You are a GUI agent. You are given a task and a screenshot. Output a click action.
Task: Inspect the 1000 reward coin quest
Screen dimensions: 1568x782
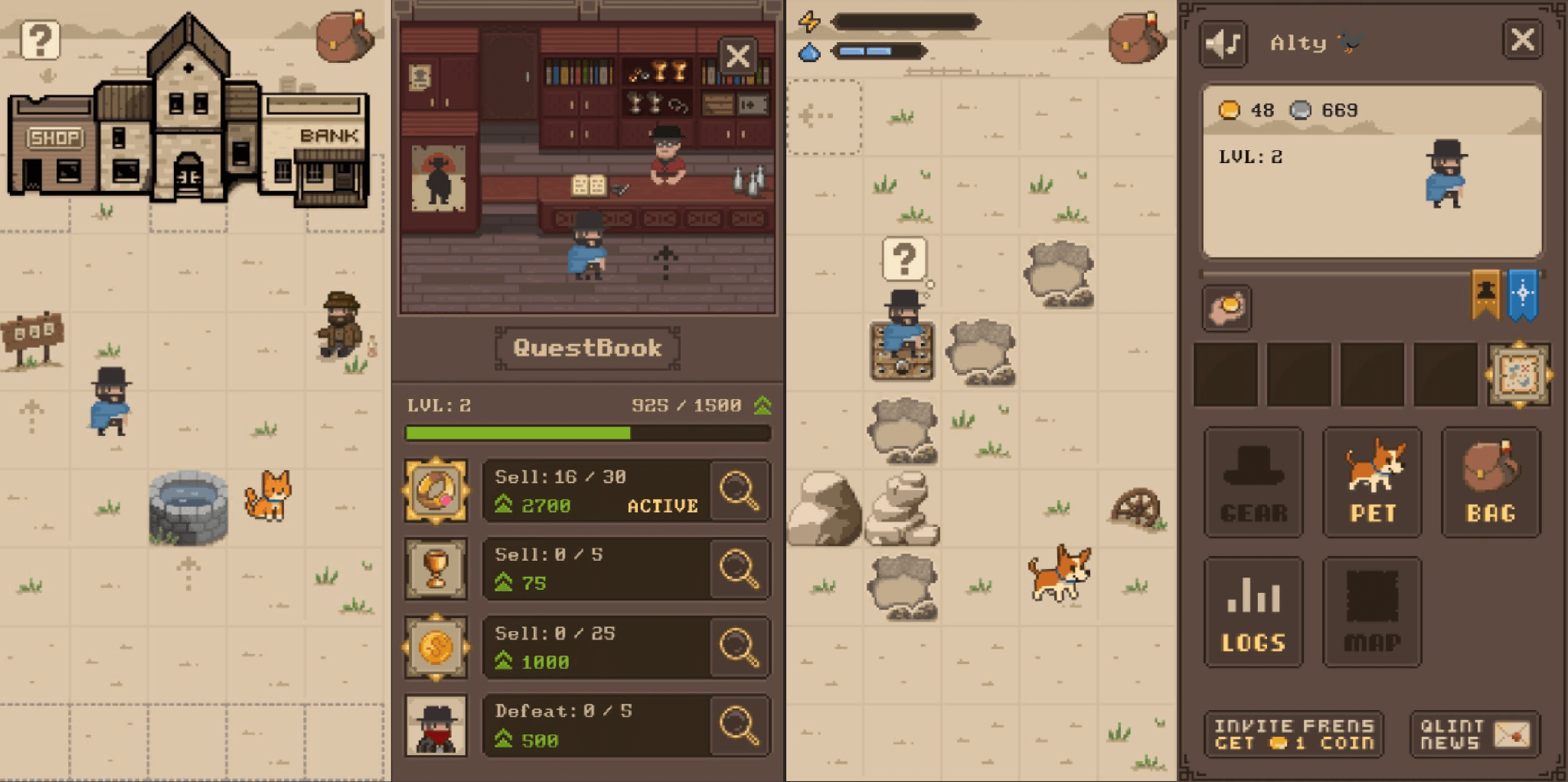tap(739, 648)
